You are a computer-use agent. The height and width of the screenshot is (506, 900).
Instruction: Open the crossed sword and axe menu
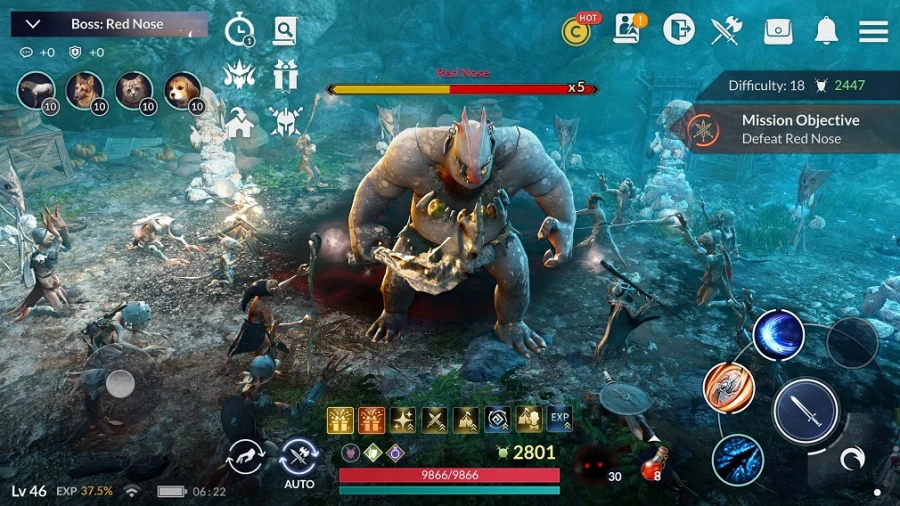point(726,31)
